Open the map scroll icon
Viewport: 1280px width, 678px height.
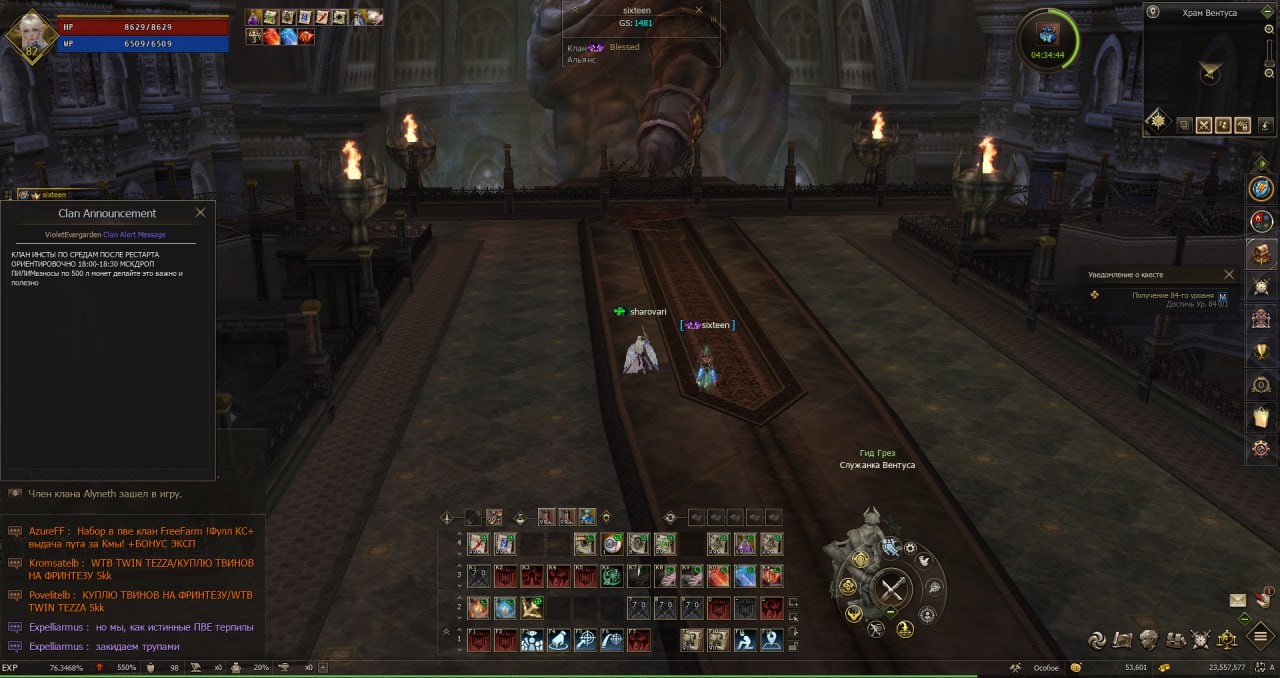coord(1123,639)
